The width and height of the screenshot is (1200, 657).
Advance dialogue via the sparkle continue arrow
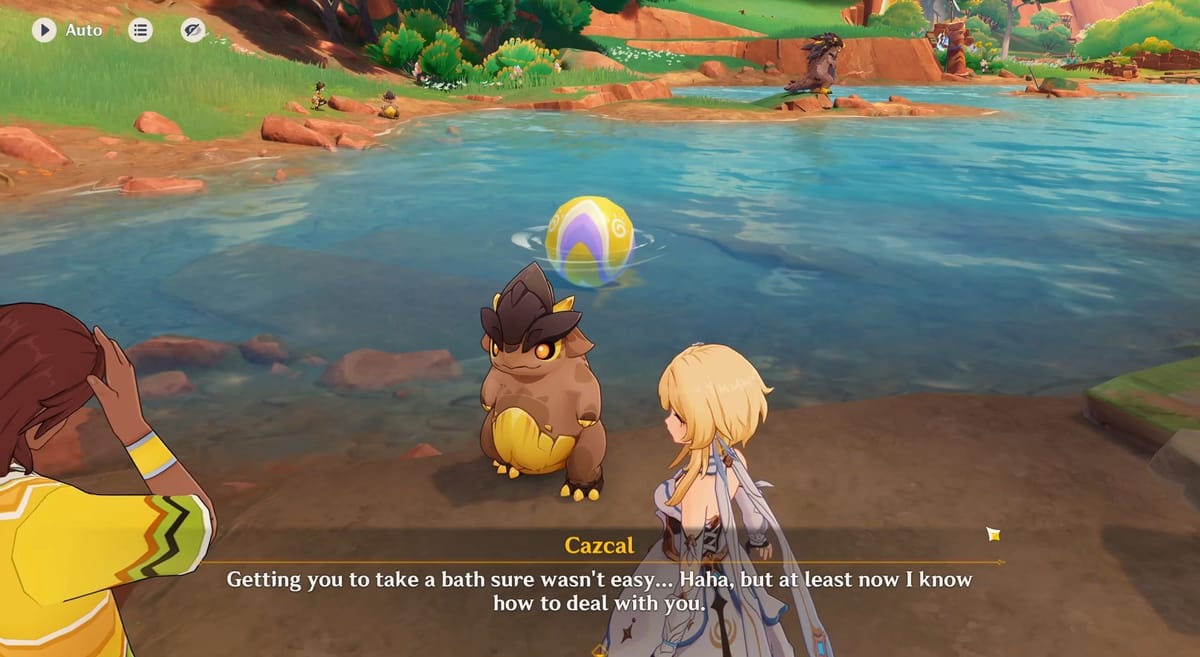993,534
